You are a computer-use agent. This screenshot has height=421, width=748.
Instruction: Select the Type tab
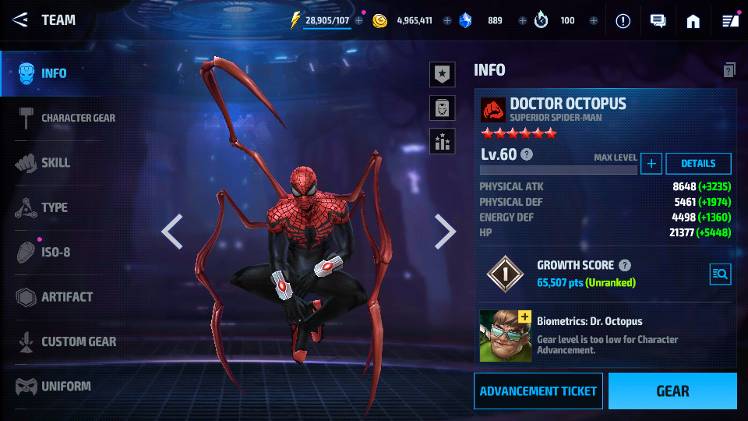coord(54,208)
